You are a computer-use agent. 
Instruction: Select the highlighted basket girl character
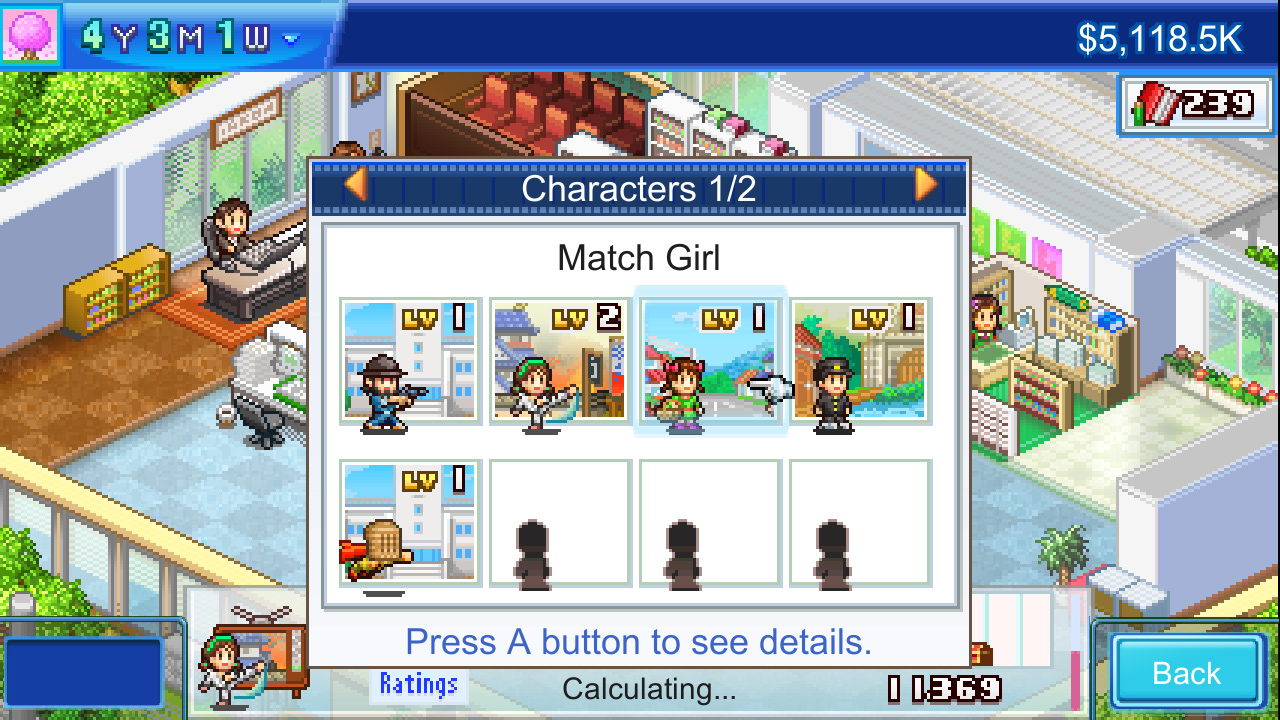pos(709,365)
